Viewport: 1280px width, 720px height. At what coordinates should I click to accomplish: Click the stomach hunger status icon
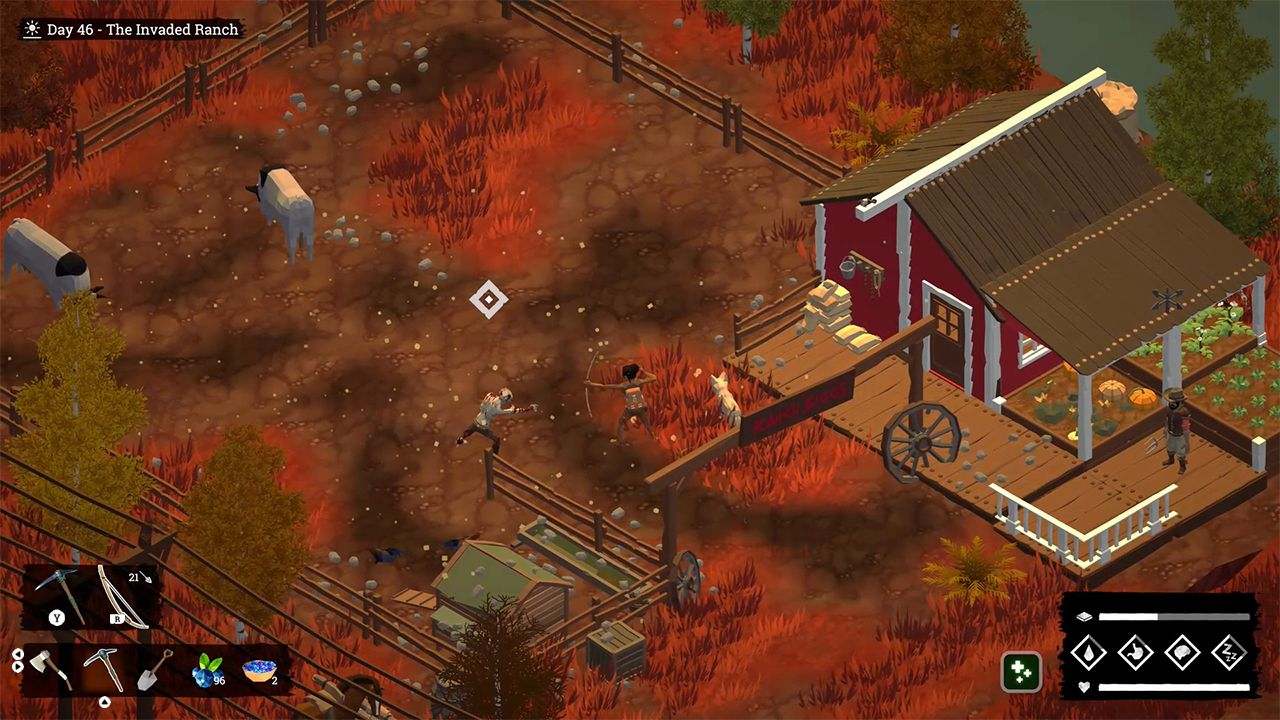[1134, 651]
